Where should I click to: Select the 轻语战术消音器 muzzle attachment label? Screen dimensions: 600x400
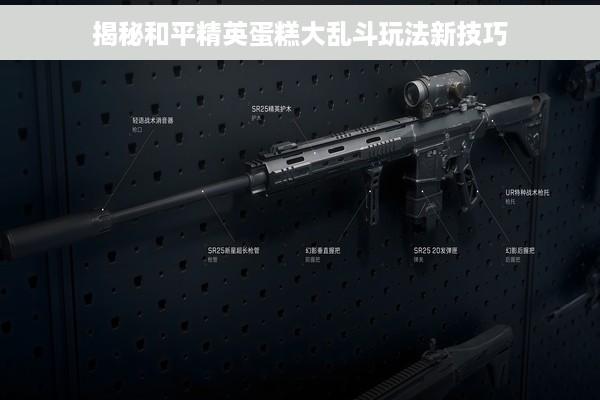(153, 120)
